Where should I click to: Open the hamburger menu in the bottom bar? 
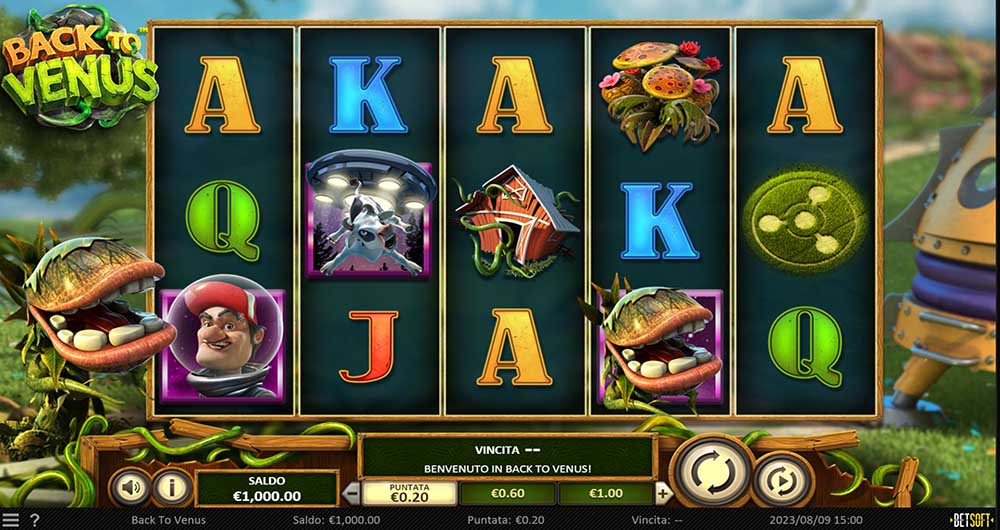click(x=11, y=520)
